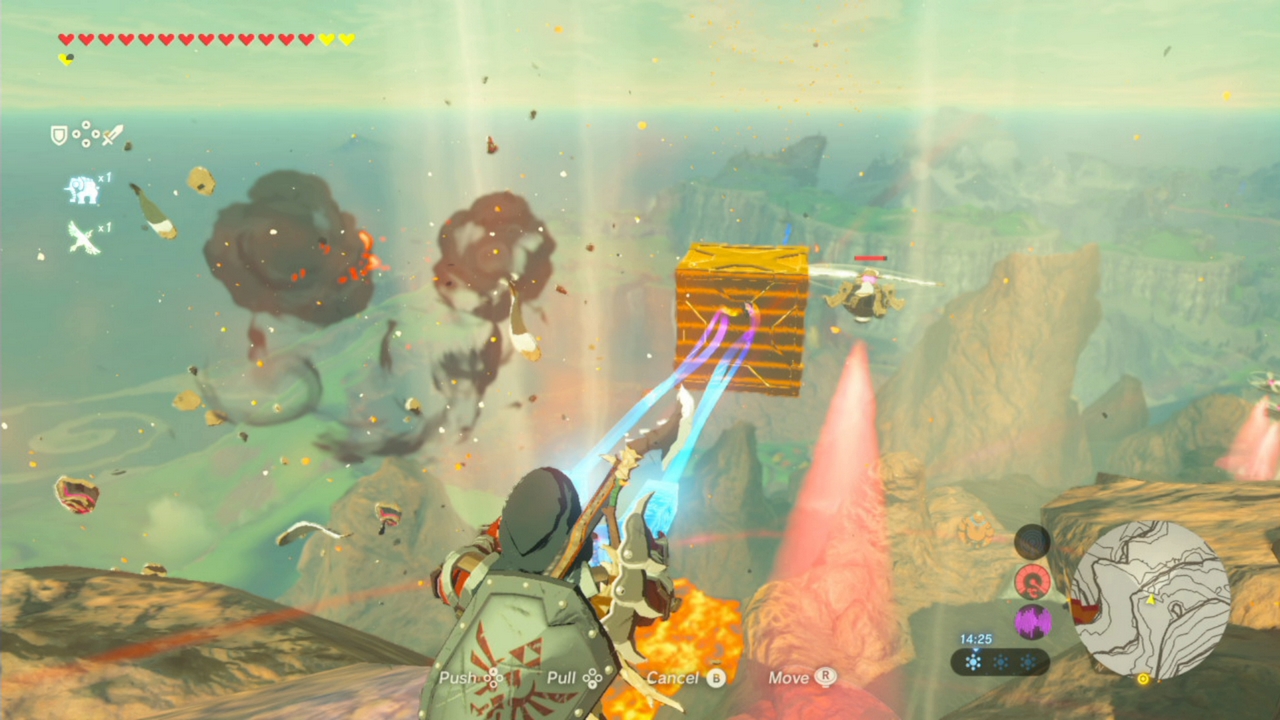Image resolution: width=1280 pixels, height=720 pixels.
Task: Toggle the middle snowflake temperature segment
Action: (1000, 661)
